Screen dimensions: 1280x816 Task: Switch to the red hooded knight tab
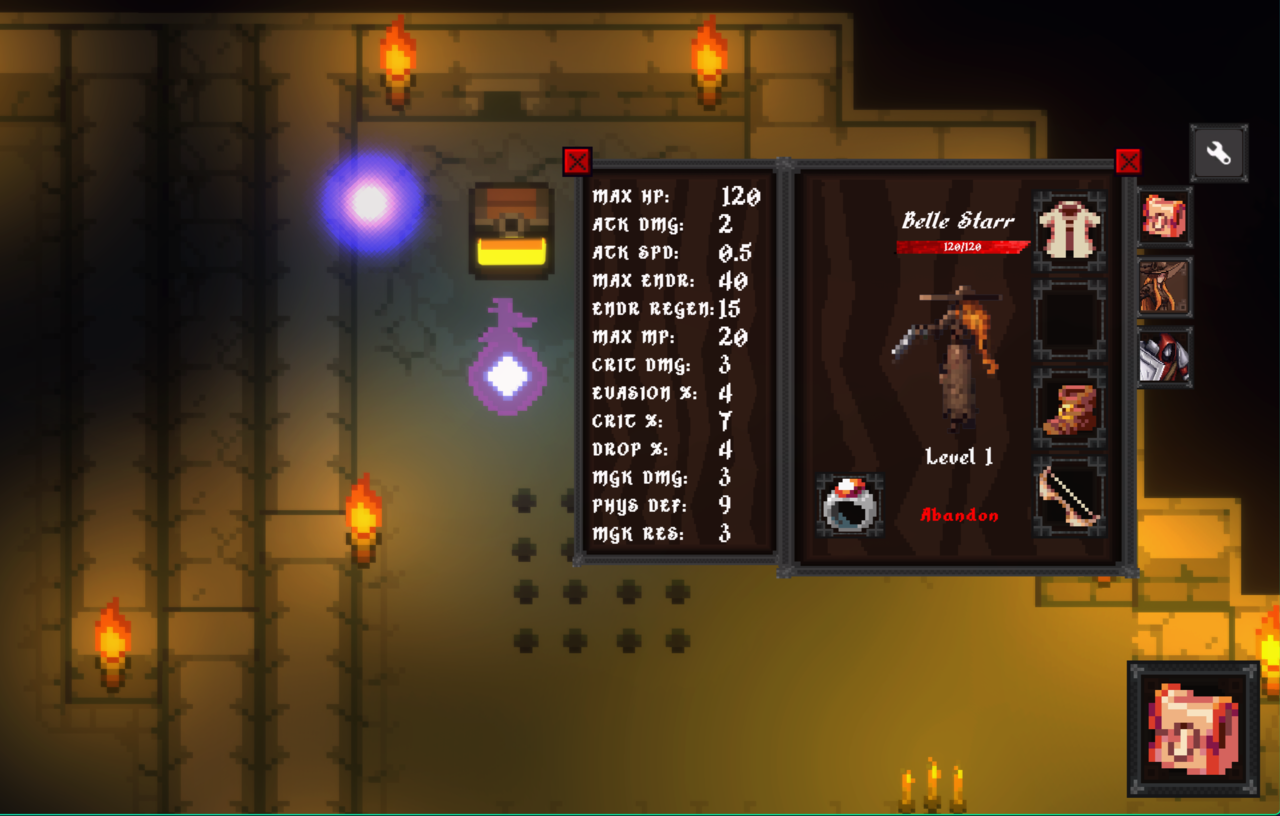[x=1165, y=357]
